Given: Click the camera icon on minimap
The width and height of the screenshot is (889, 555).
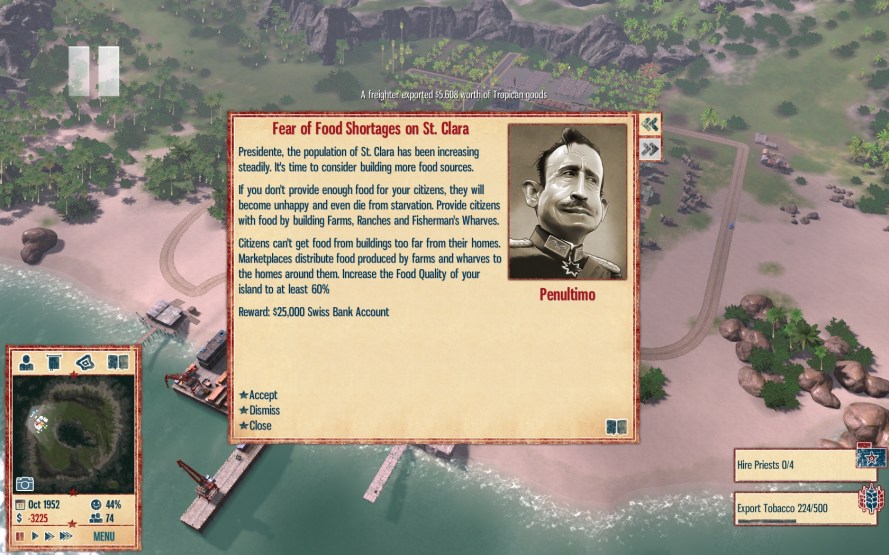Looking at the screenshot, I should [25, 485].
